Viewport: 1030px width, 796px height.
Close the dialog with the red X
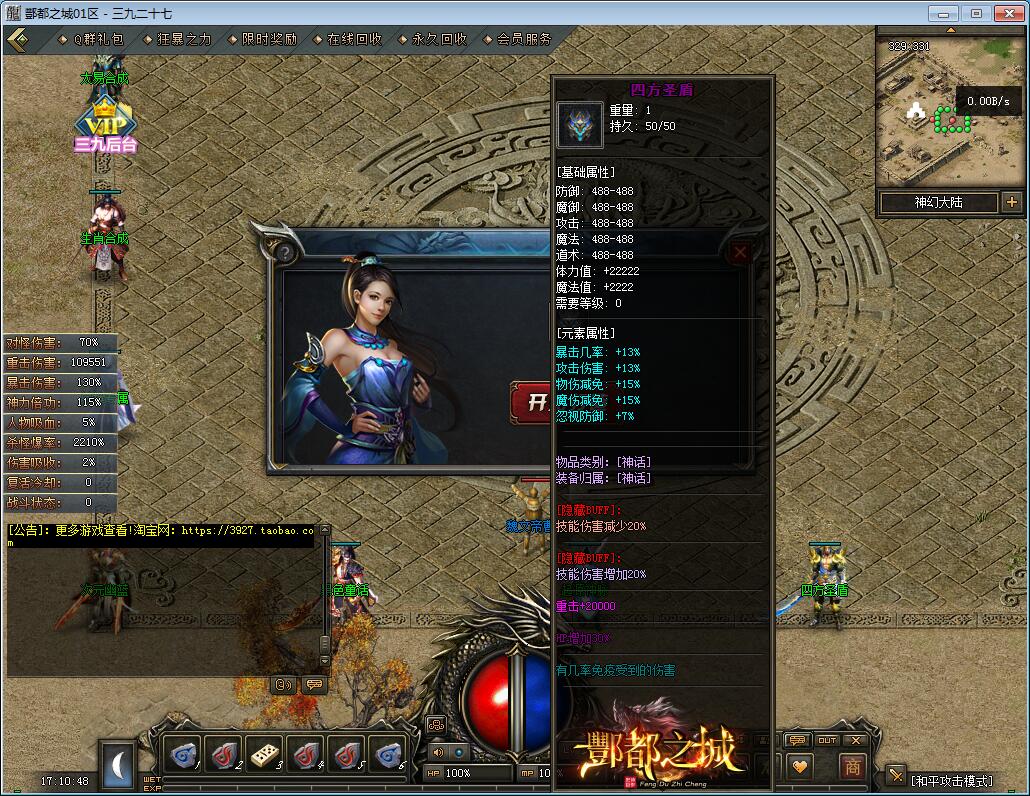coord(740,253)
